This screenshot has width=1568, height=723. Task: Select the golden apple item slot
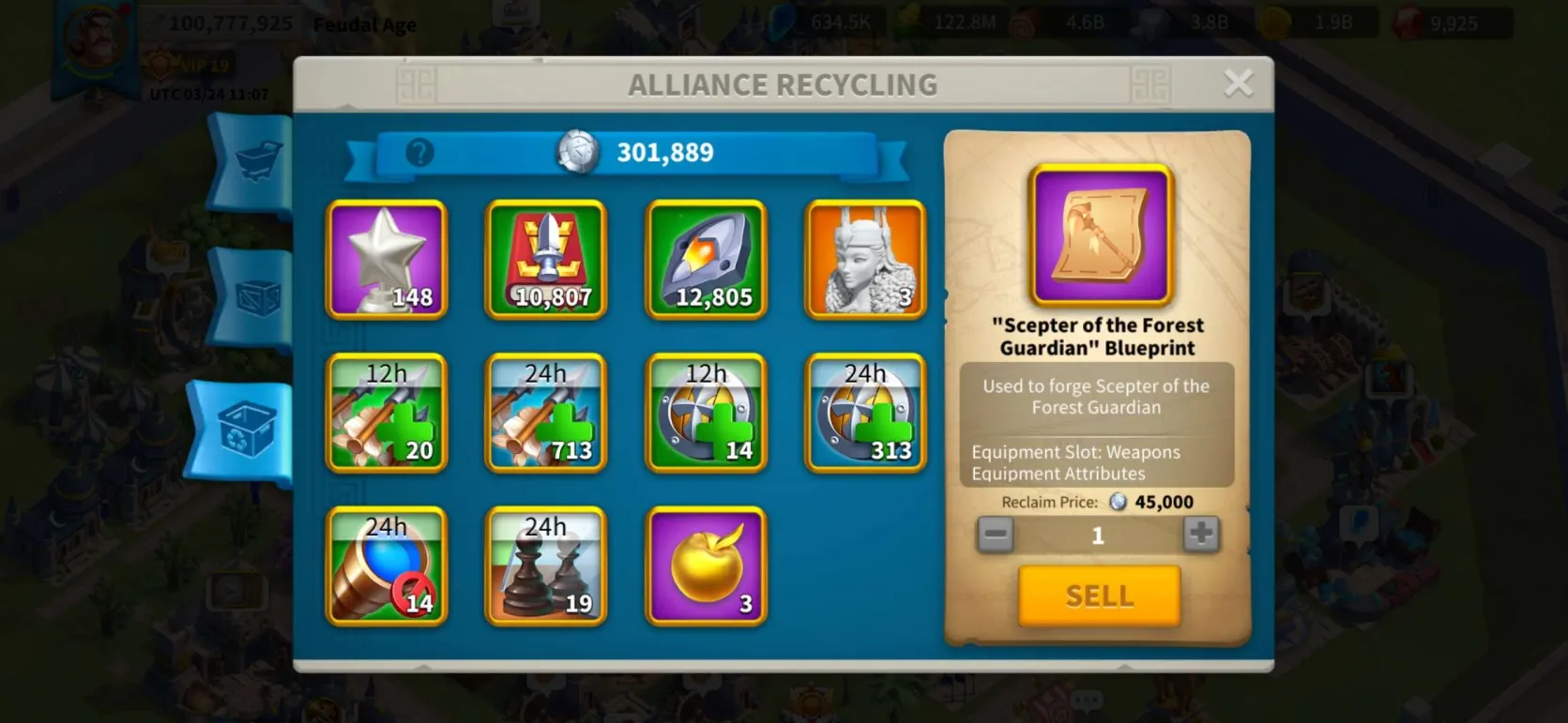click(707, 565)
